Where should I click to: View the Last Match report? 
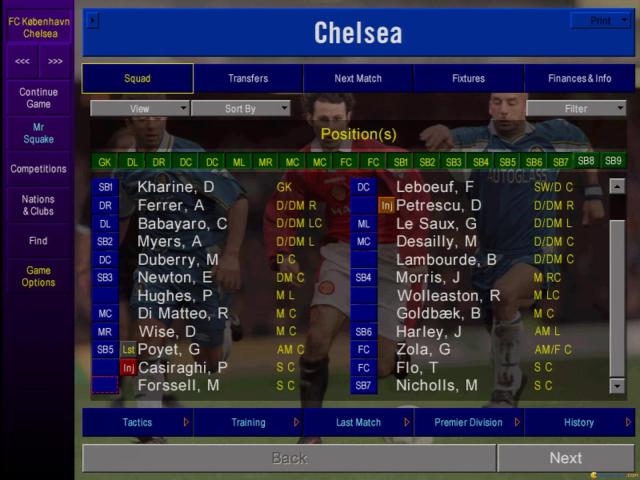(x=358, y=423)
